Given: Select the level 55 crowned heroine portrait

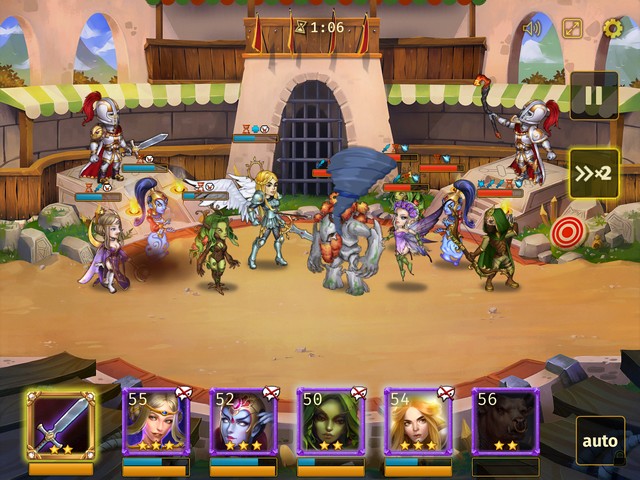Looking at the screenshot, I should [155, 422].
